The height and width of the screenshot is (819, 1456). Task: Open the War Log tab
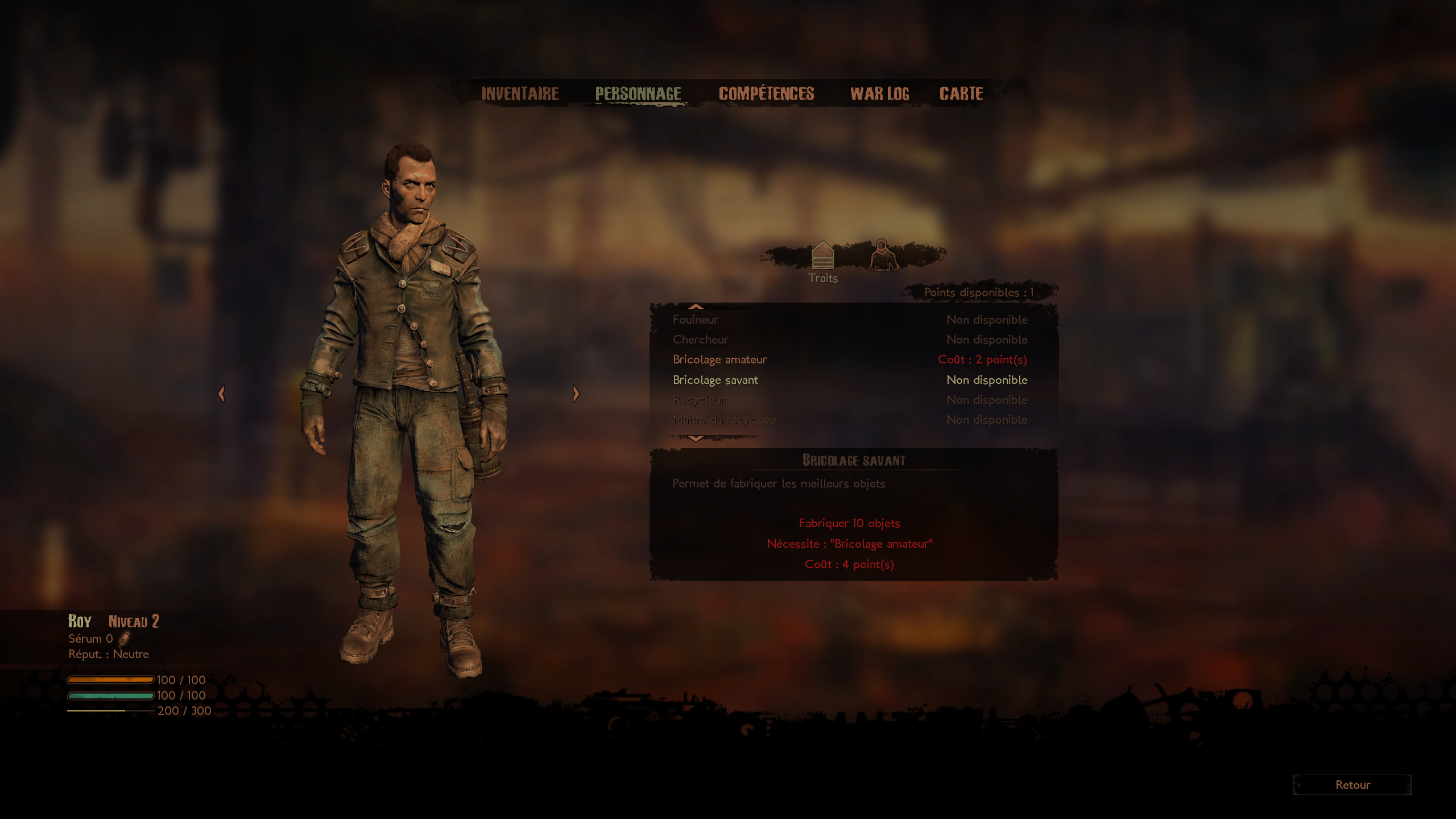pos(879,94)
